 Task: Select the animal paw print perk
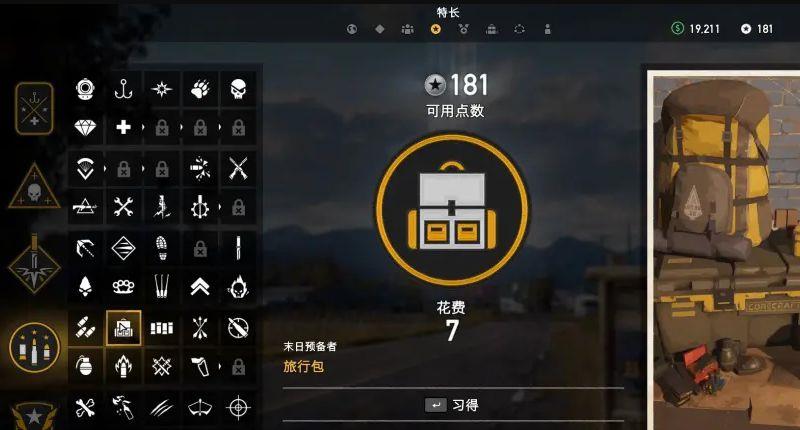pos(200,89)
